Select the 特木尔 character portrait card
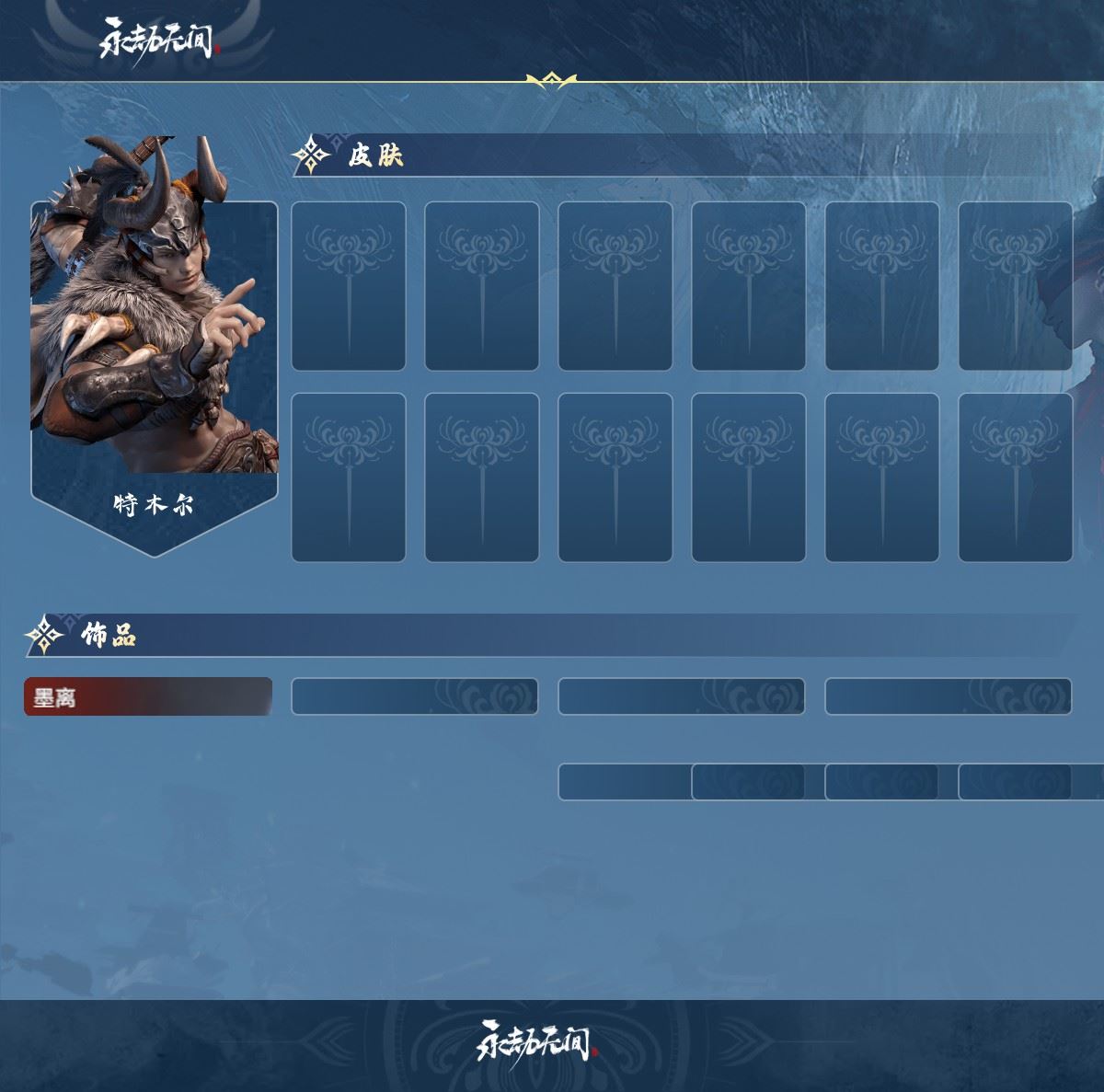This screenshot has height=1092, width=1104. 155,350
